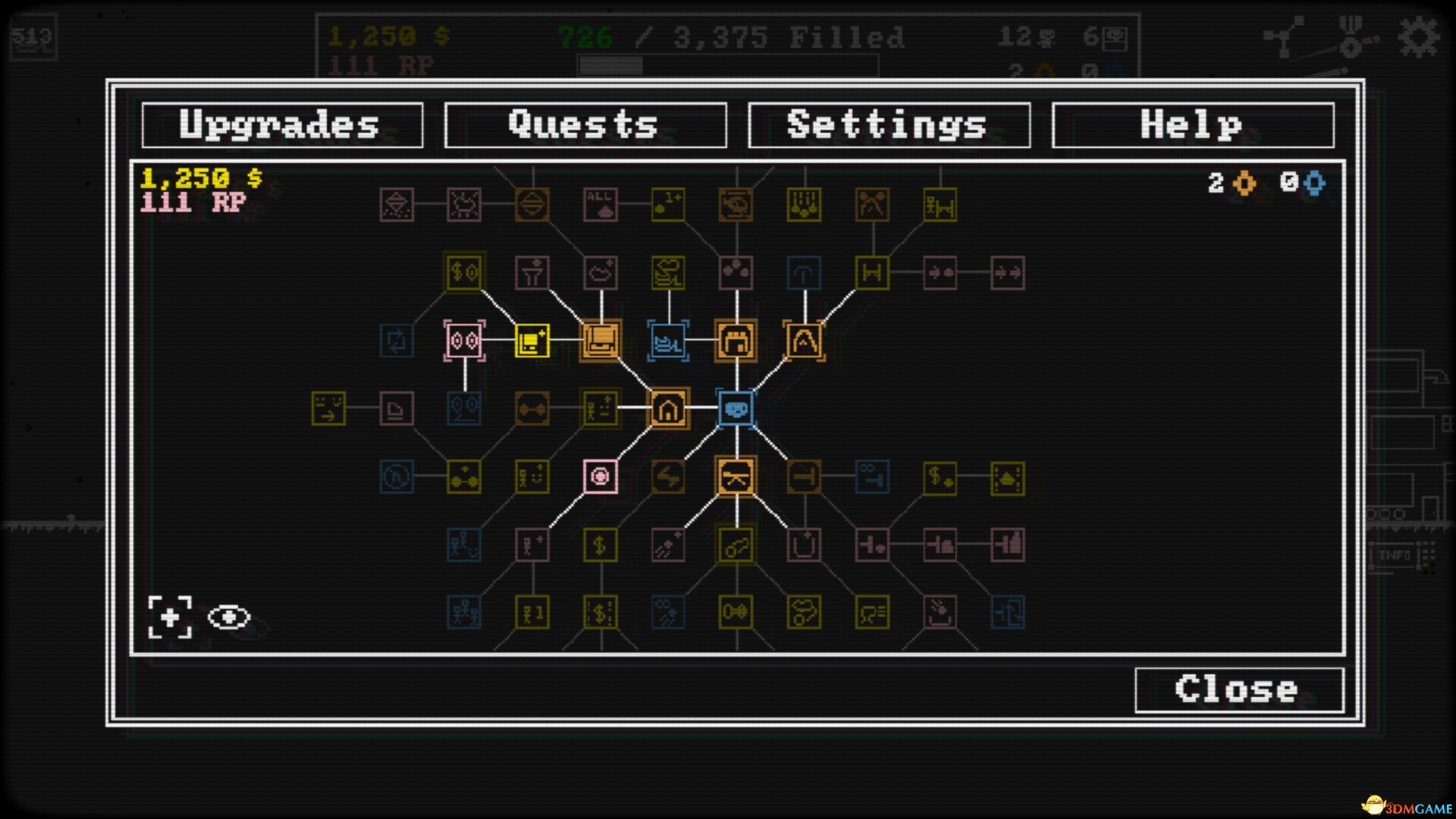Open the yellow highlighted battery upgrade node

click(531, 341)
